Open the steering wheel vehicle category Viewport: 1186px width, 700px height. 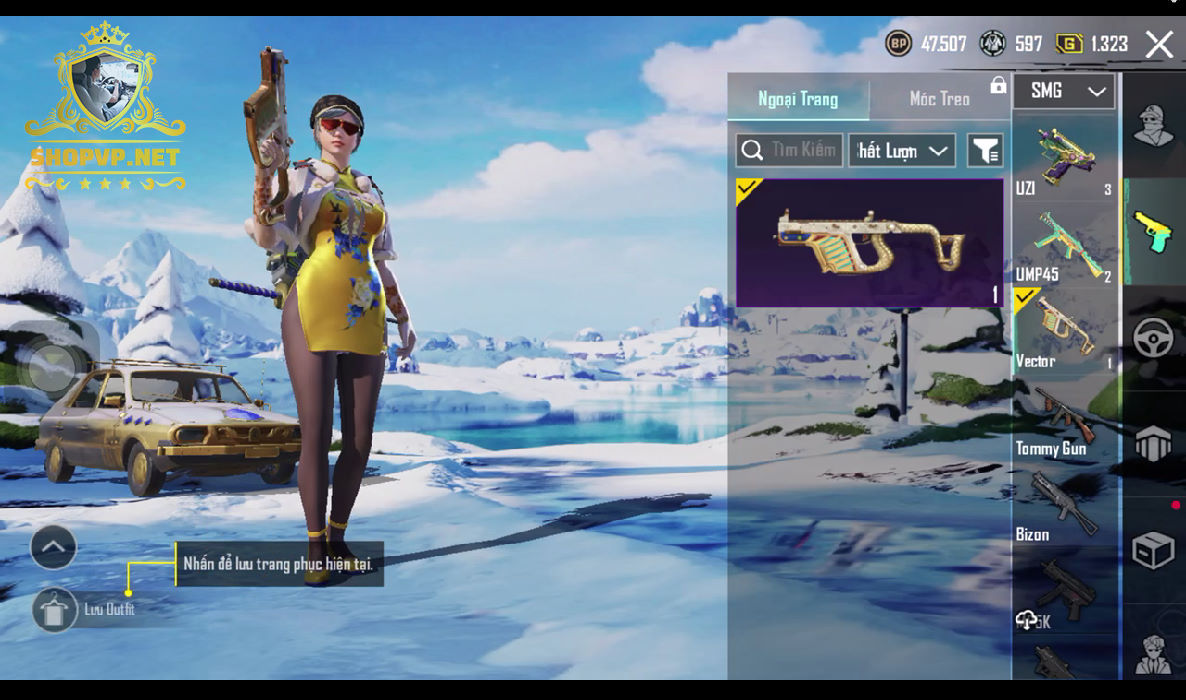(x=1153, y=338)
